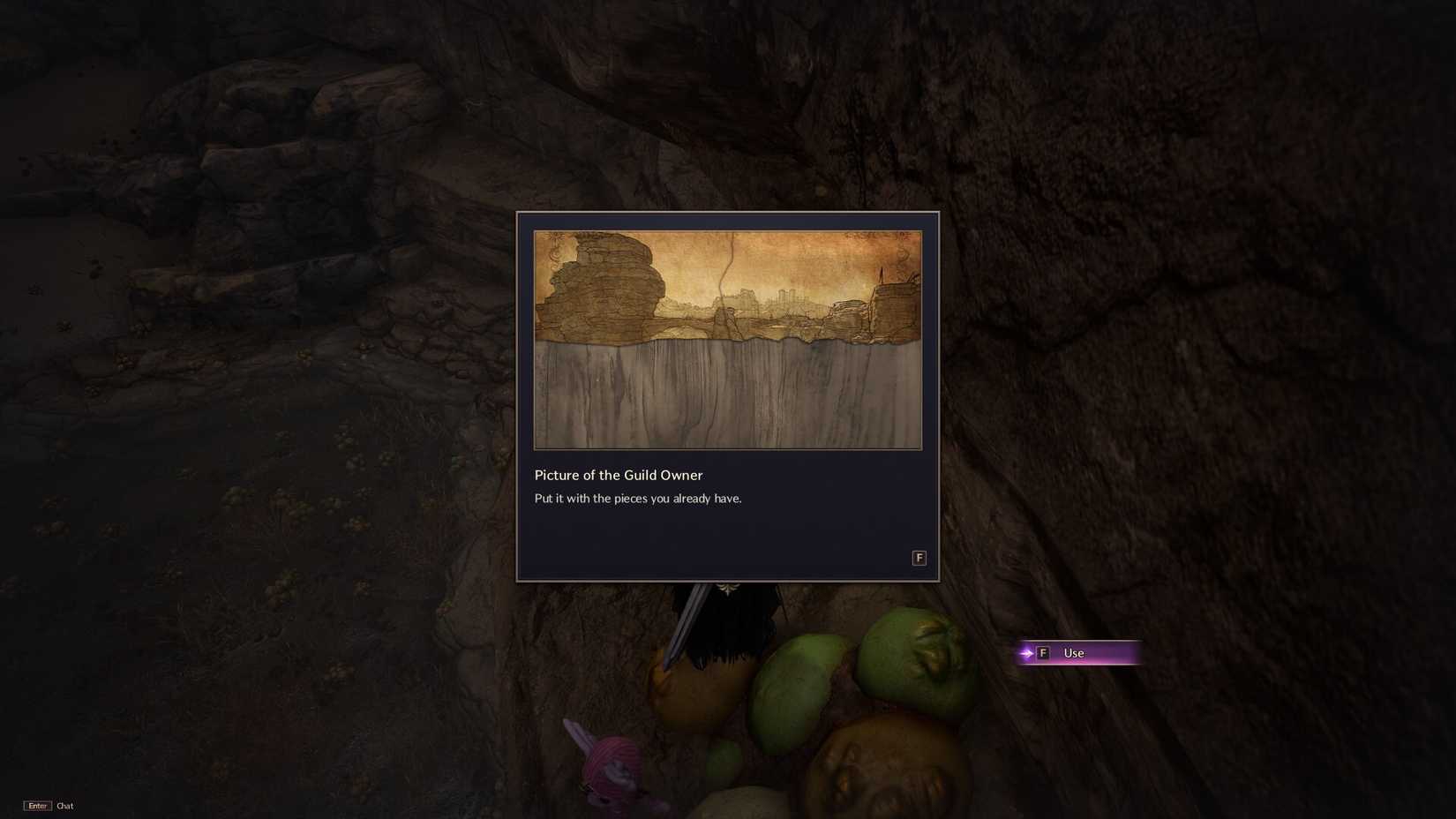
Task: Open Chat via the Enter label
Action: tap(64, 806)
